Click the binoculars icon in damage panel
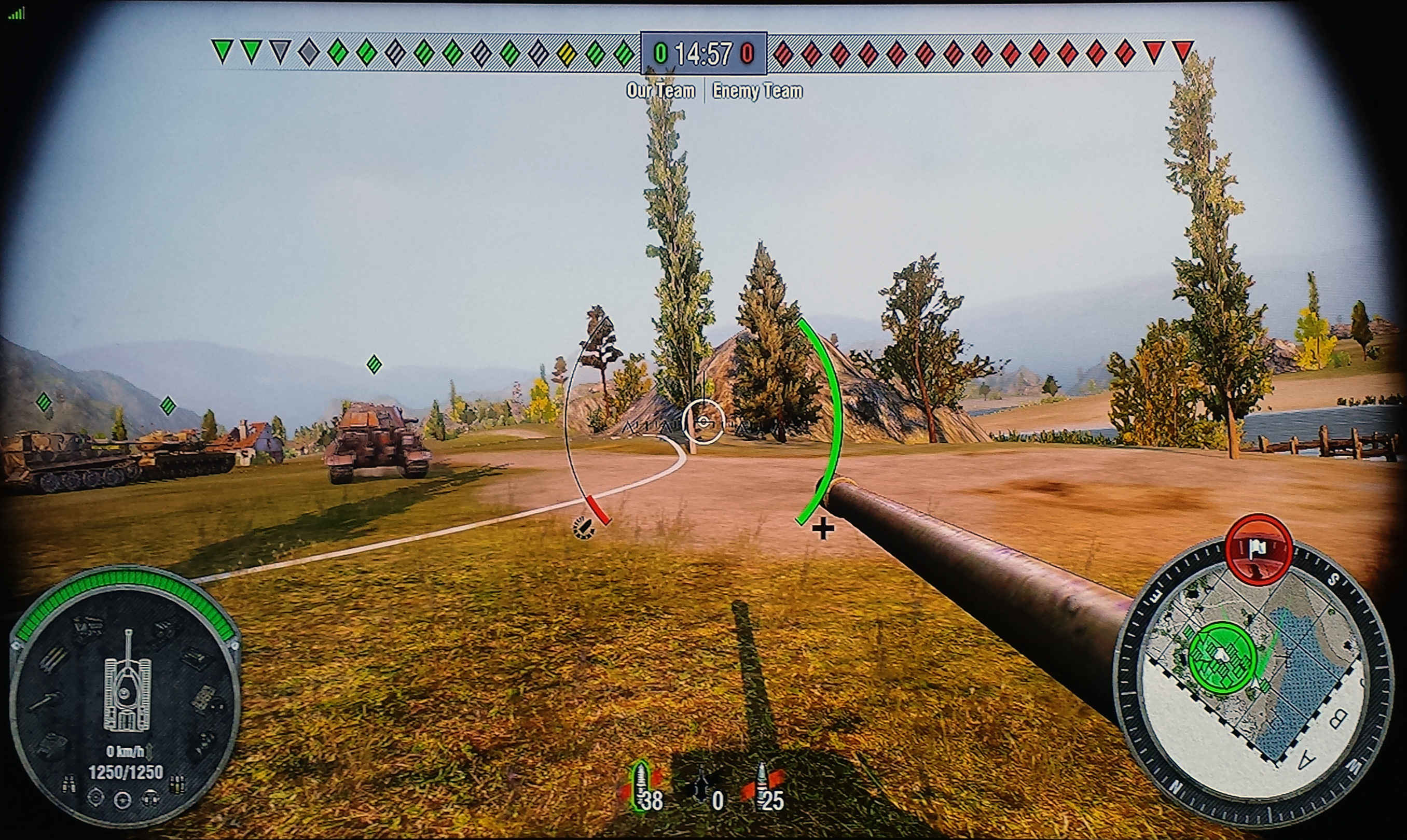 click(x=69, y=784)
